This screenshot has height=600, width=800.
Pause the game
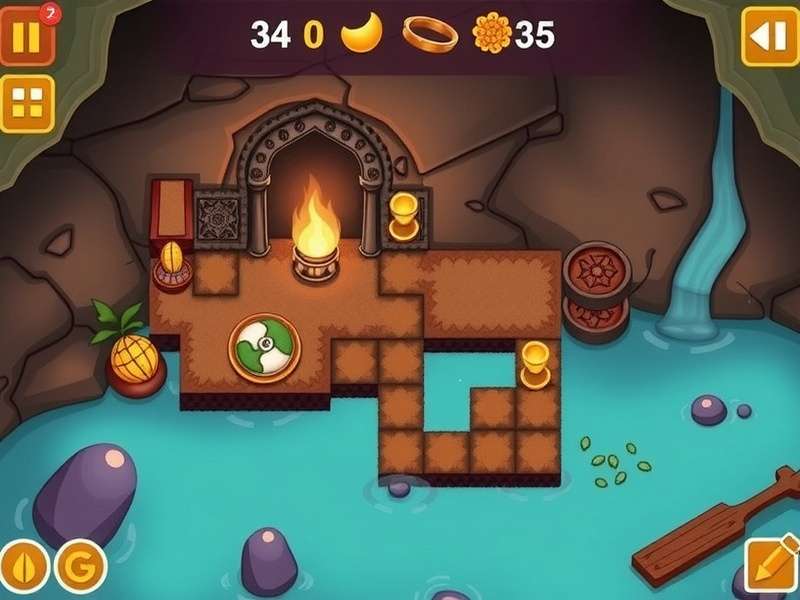[x=26, y=37]
